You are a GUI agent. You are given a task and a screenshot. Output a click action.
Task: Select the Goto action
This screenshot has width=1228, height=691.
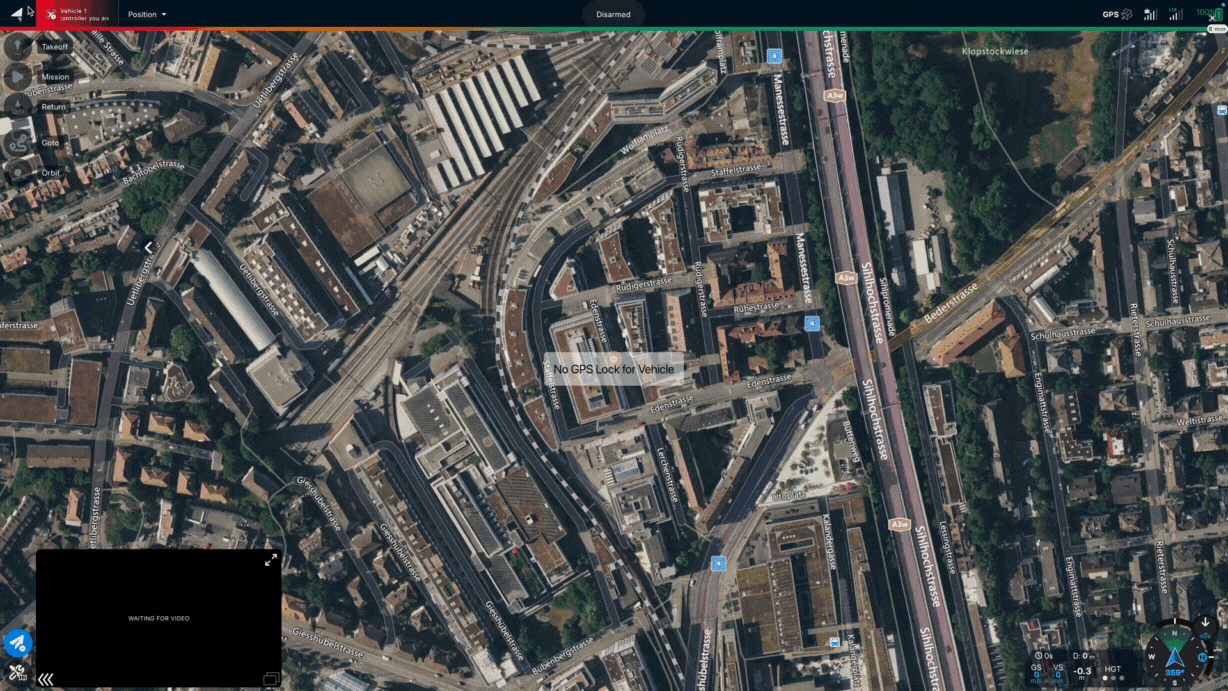click(19, 142)
